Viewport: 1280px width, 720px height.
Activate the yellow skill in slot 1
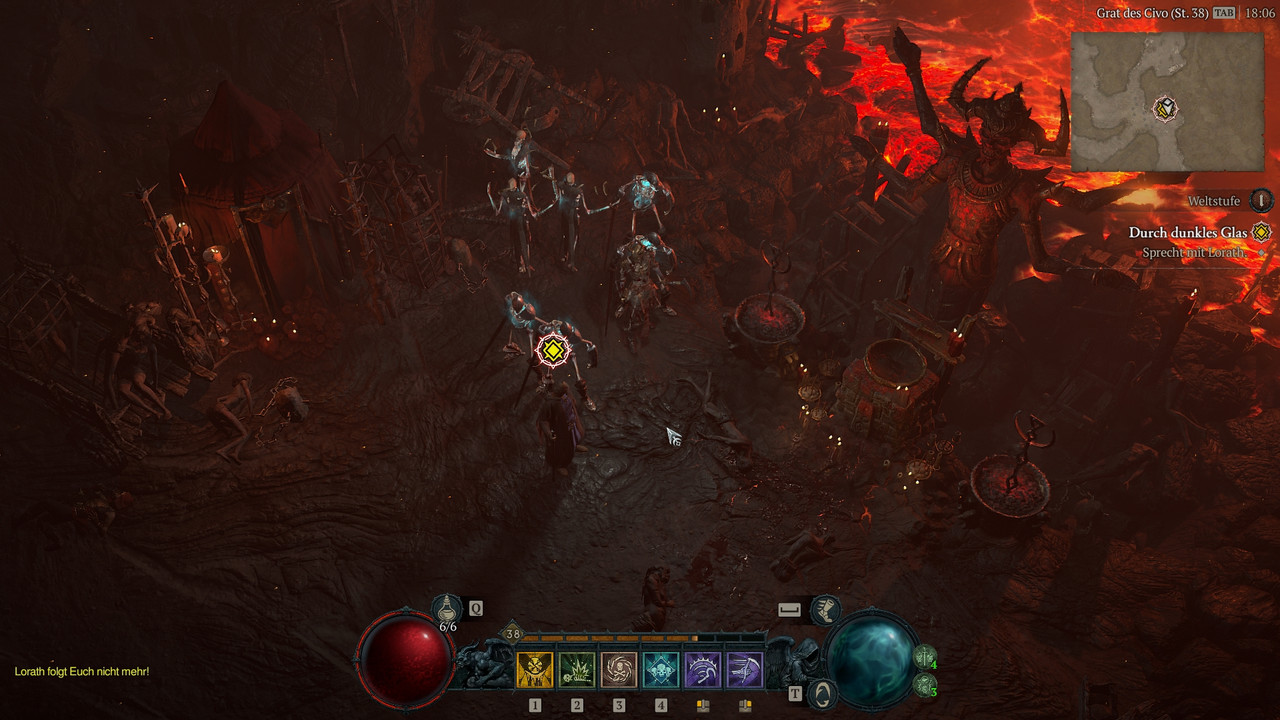tap(534, 670)
